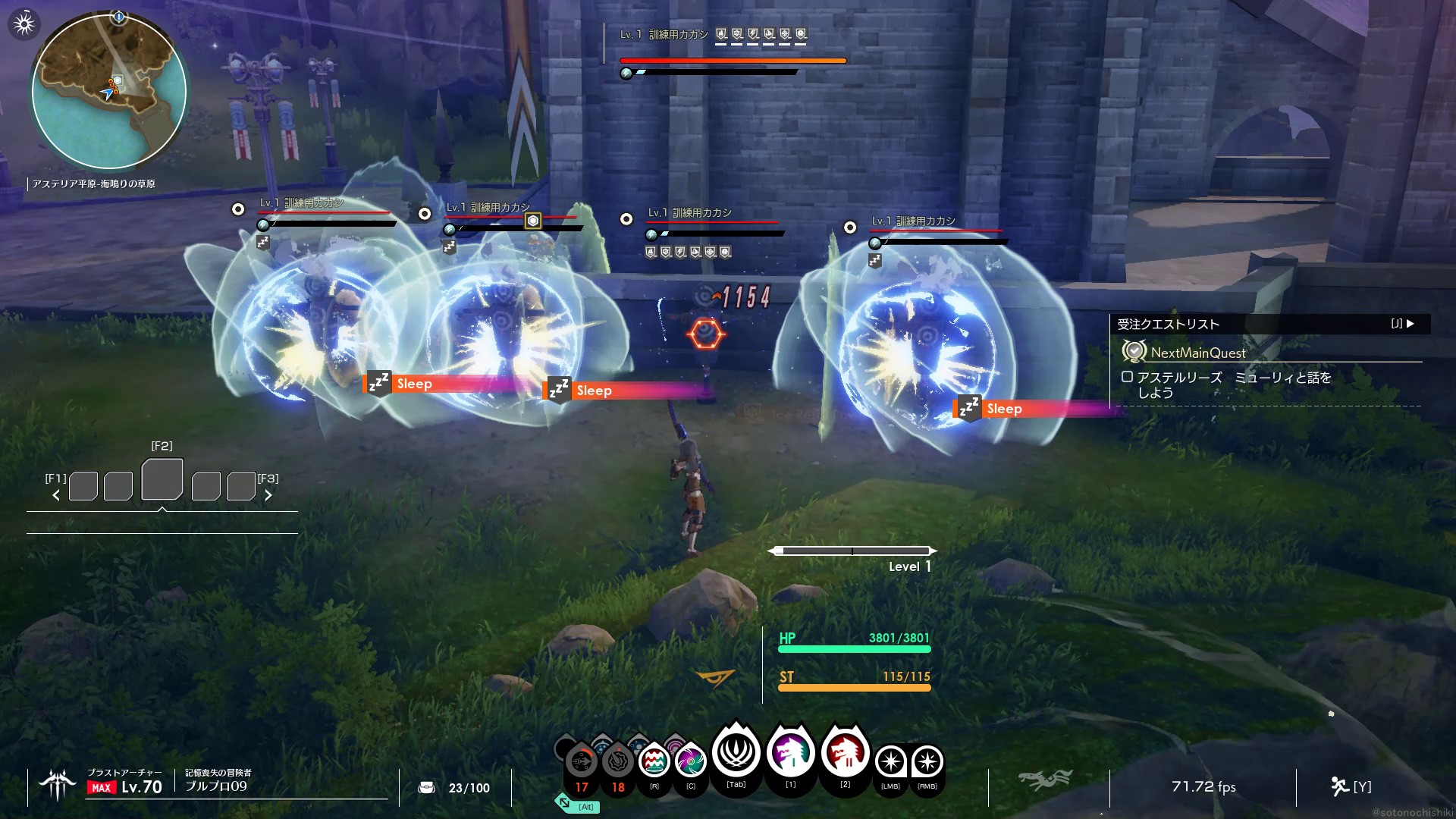1456x819 pixels.
Task: Open the circular minimap
Action: (x=109, y=92)
